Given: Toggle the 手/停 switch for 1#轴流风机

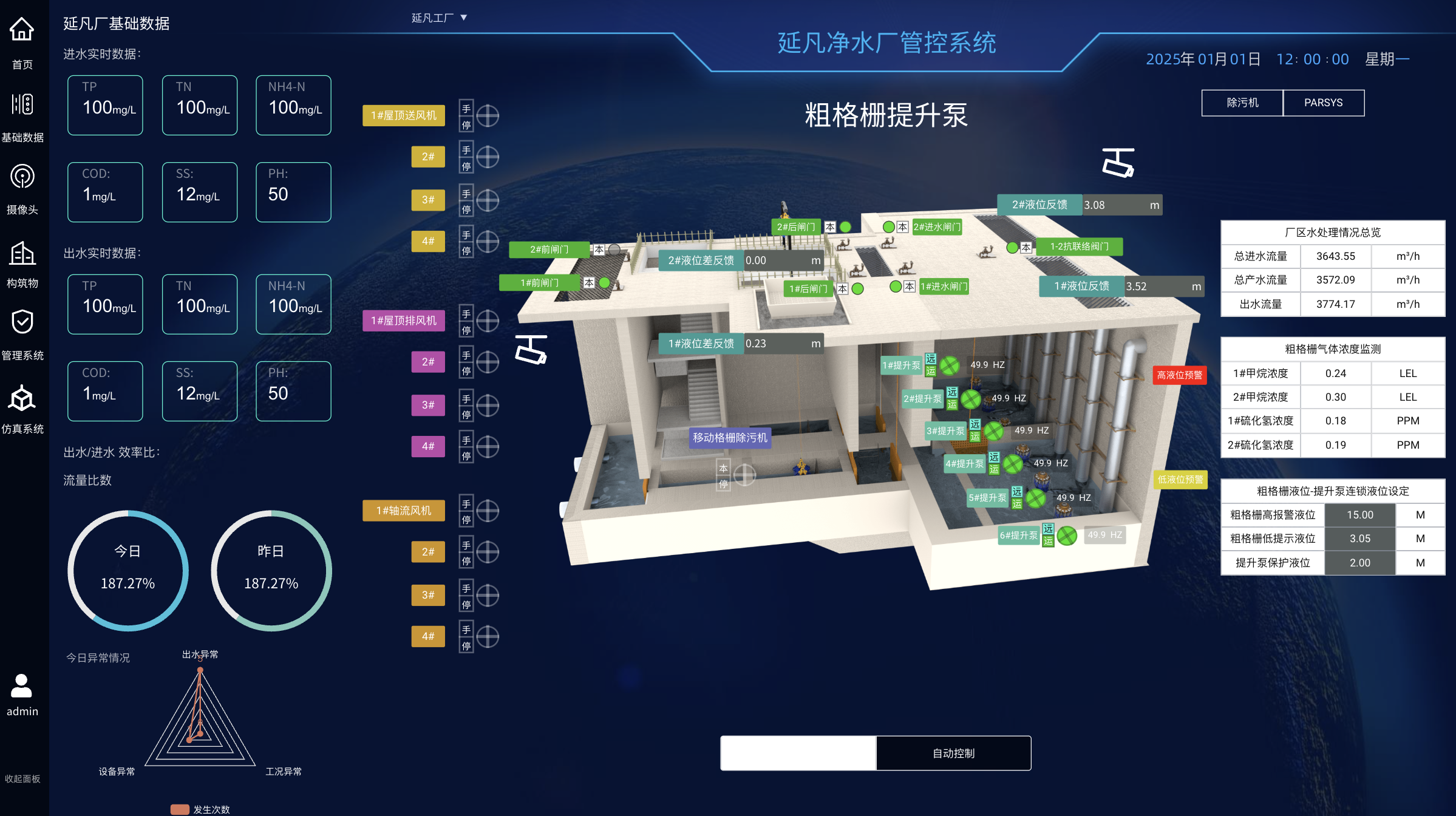Looking at the screenshot, I should tap(466, 511).
